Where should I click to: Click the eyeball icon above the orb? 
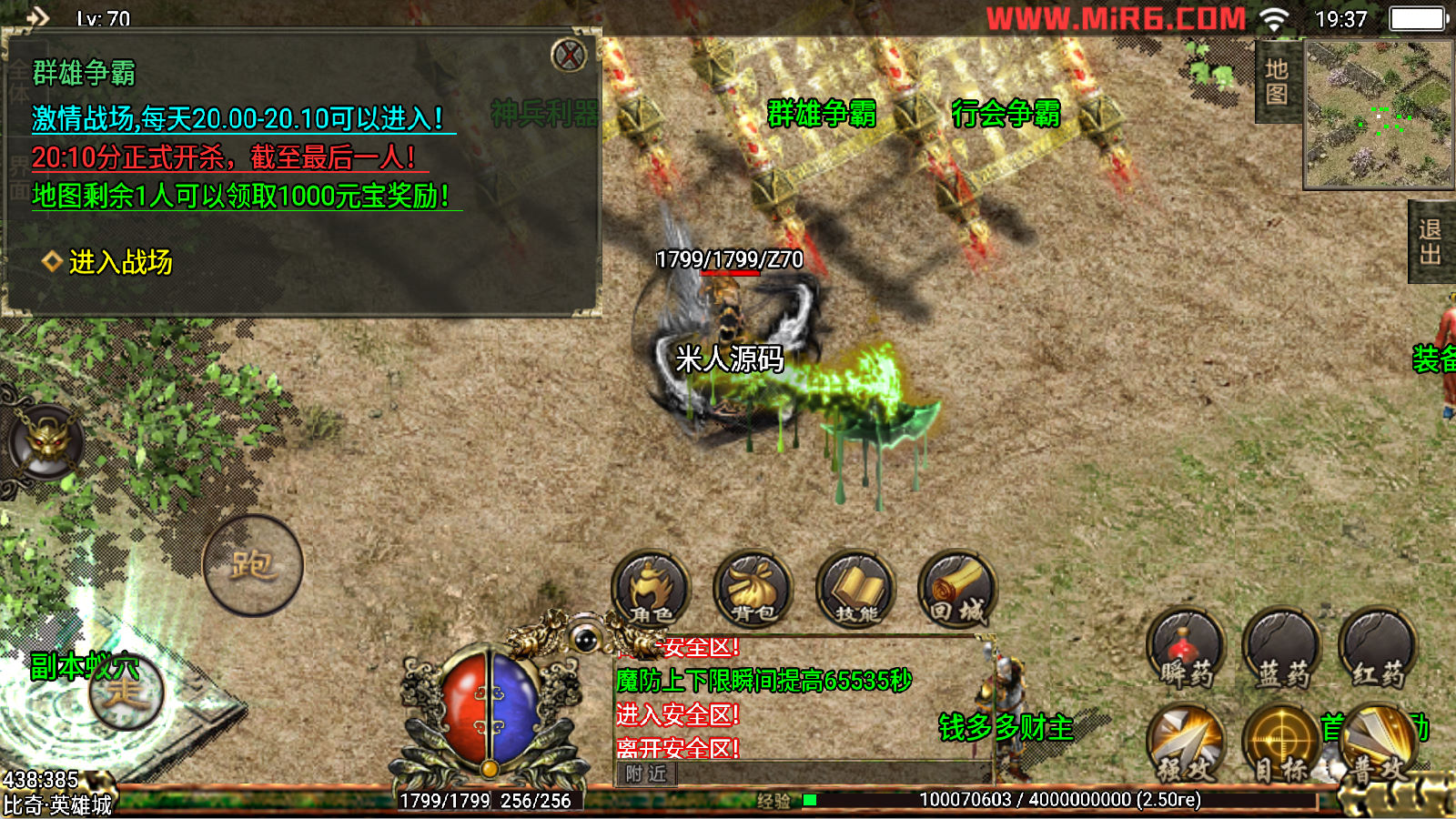[586, 639]
